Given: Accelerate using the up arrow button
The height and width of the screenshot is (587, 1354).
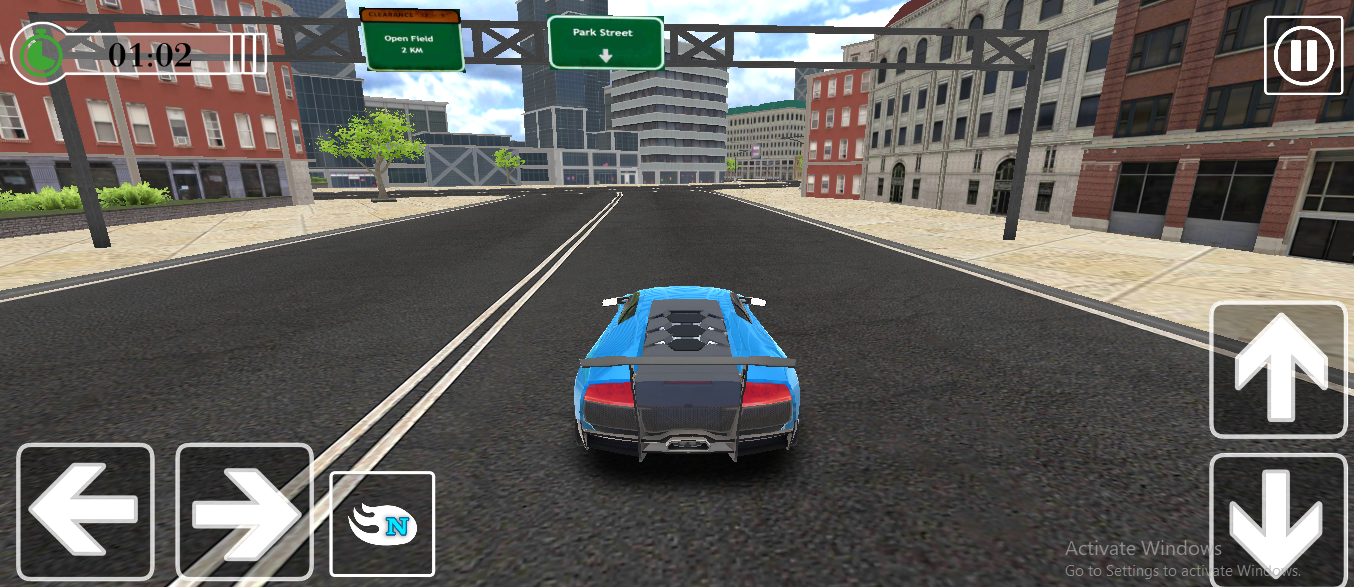Looking at the screenshot, I should click(x=1279, y=369).
